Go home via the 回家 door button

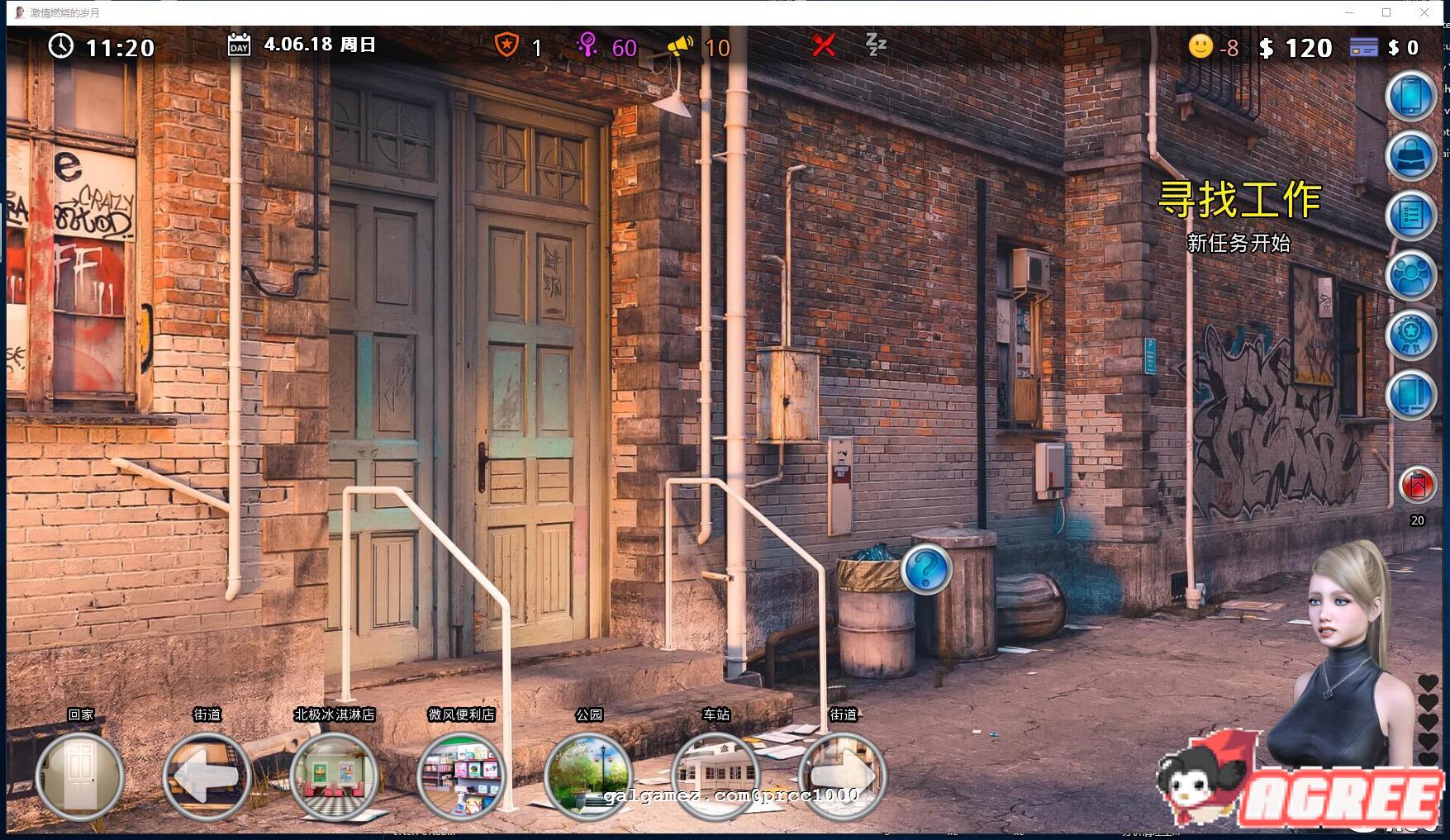pos(80,776)
